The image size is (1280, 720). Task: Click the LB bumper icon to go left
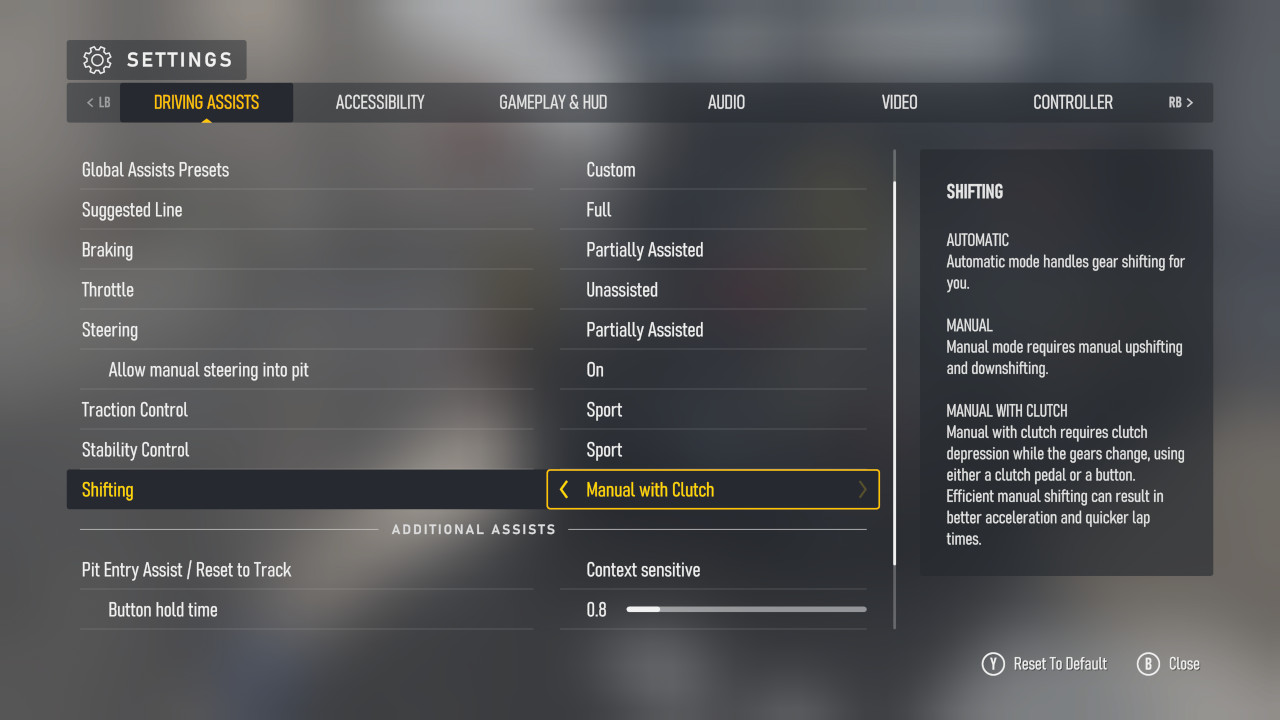click(x=96, y=102)
